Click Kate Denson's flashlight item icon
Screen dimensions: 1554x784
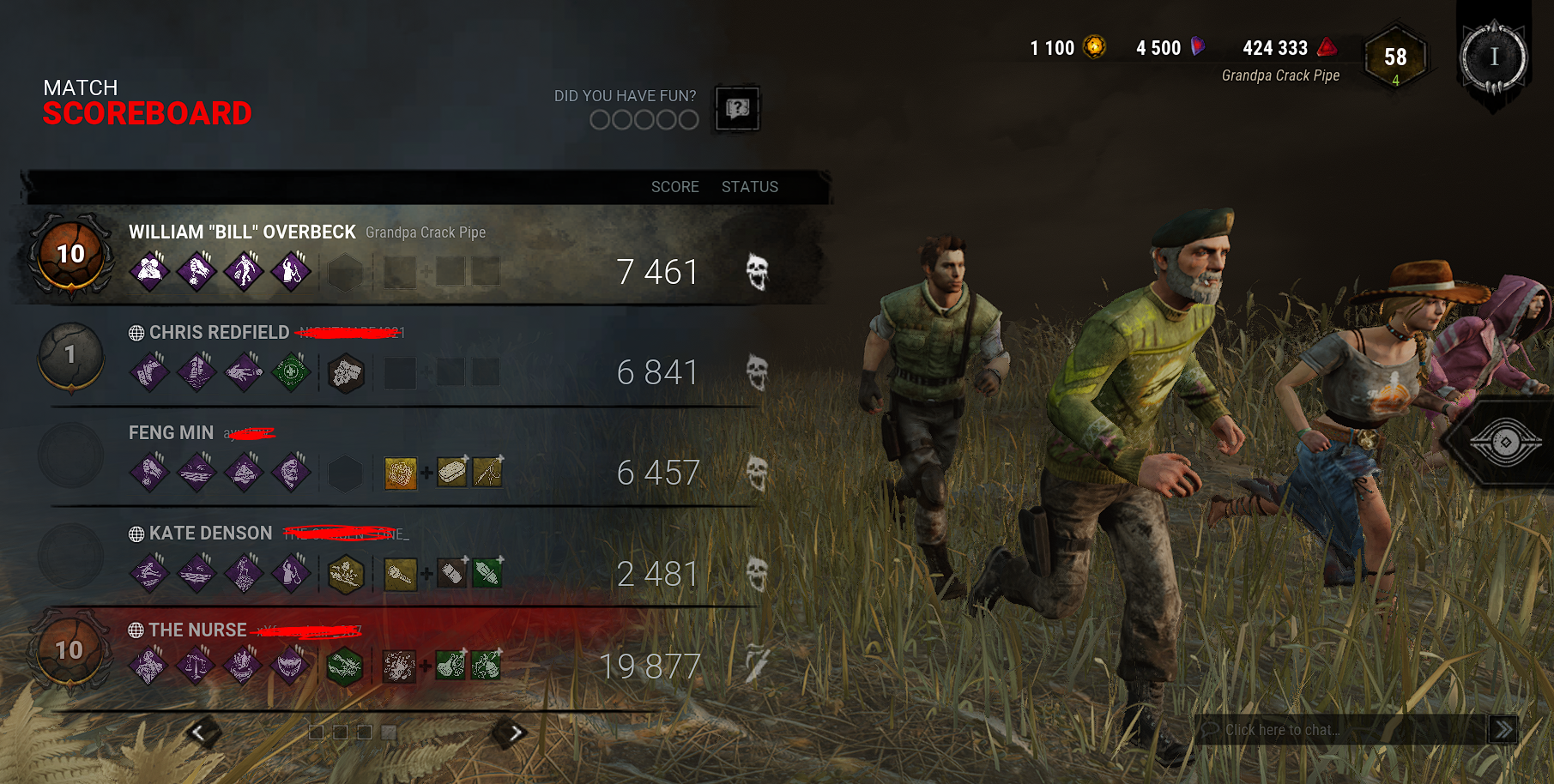click(400, 573)
